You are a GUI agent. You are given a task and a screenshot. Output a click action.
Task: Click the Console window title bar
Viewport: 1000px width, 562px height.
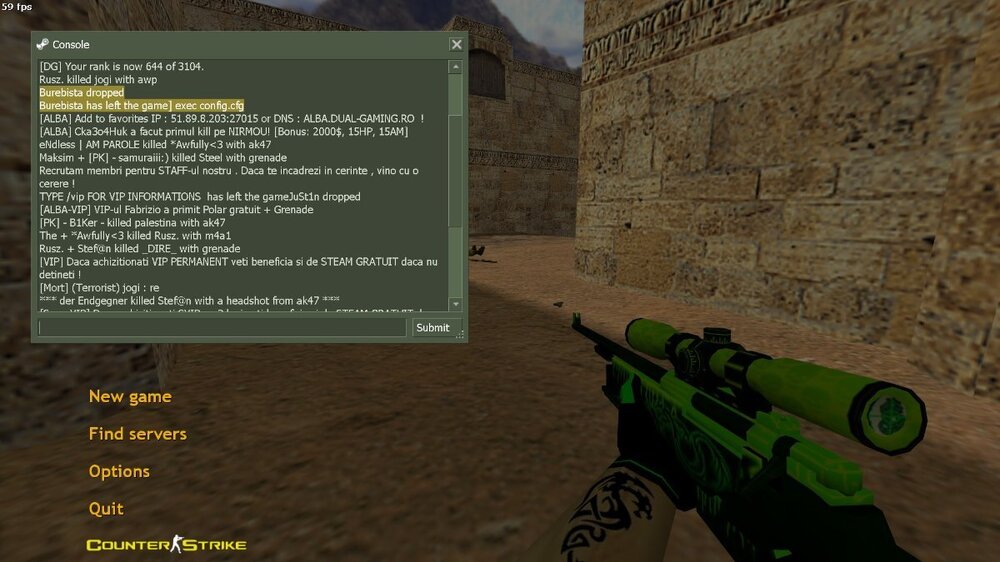[x=240, y=44]
